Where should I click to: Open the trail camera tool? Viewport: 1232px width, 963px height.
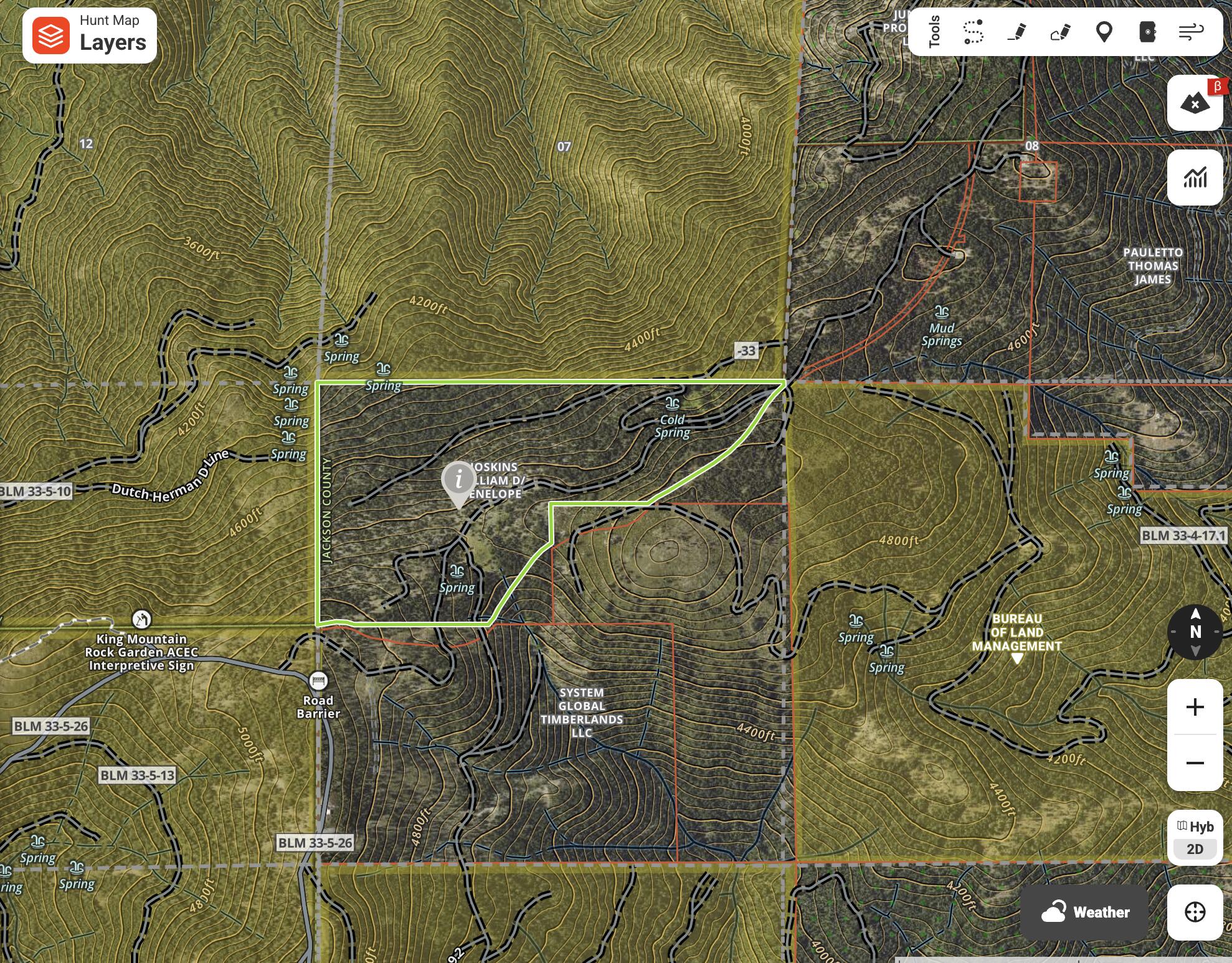1147,32
